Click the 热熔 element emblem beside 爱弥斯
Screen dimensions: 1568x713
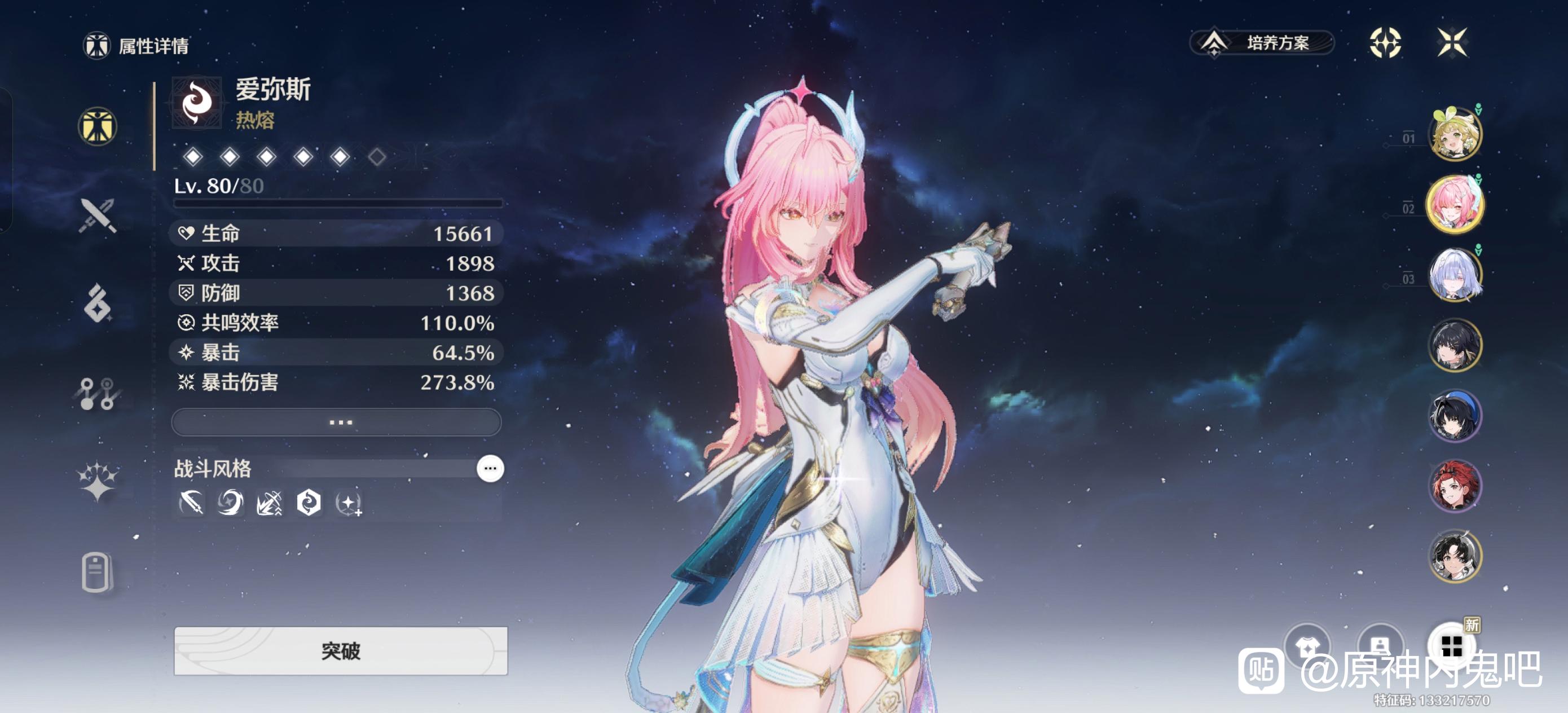pyautogui.click(x=197, y=102)
